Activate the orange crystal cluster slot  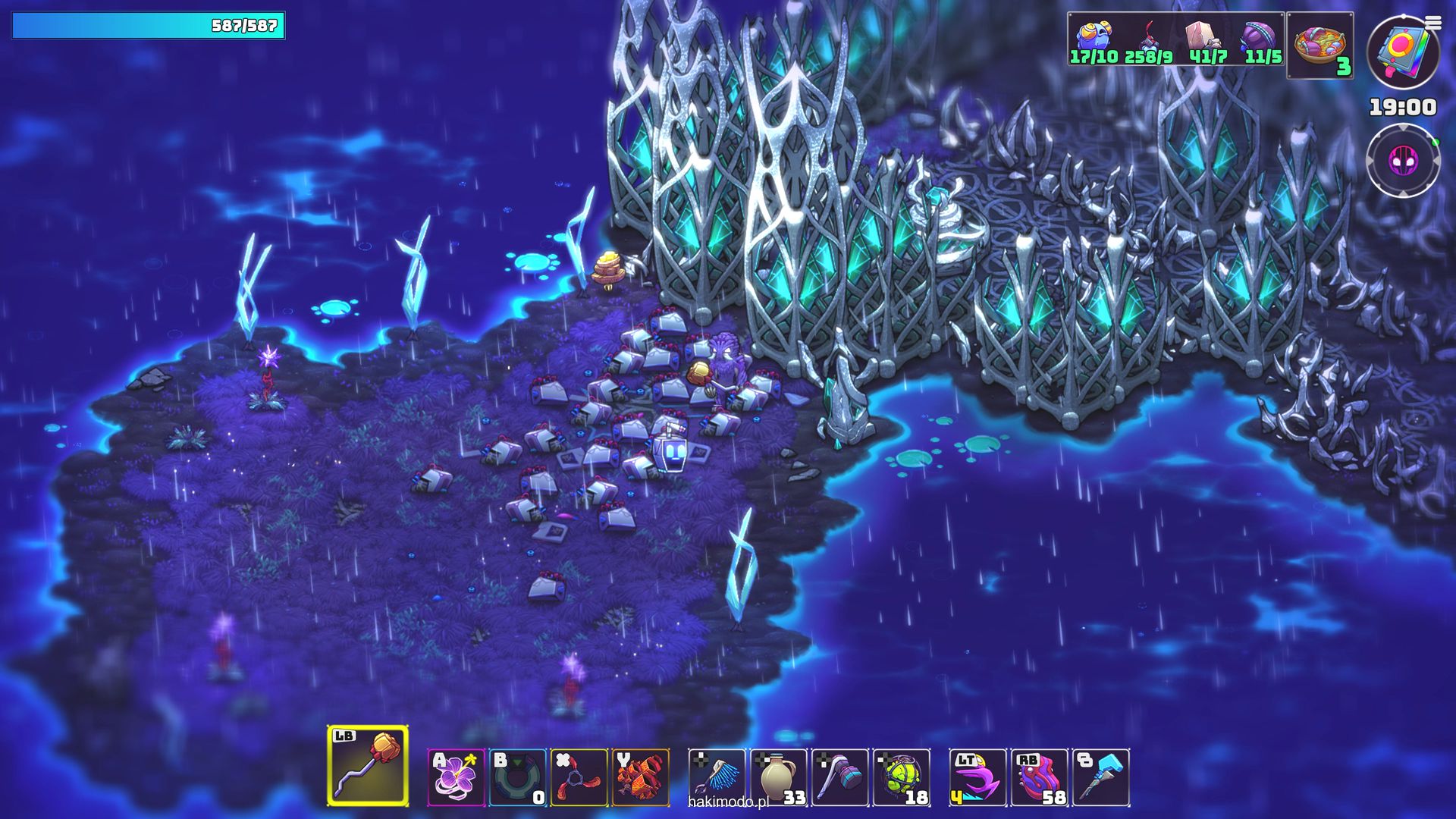click(x=640, y=777)
